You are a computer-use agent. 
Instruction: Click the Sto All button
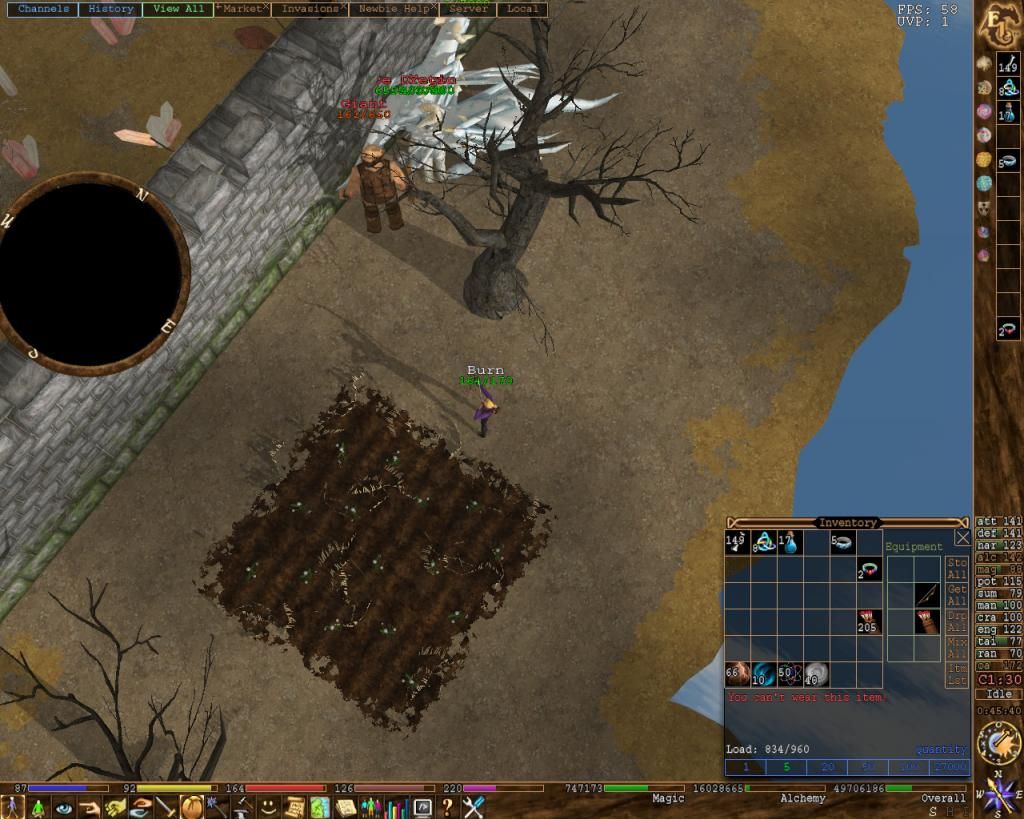pos(956,569)
